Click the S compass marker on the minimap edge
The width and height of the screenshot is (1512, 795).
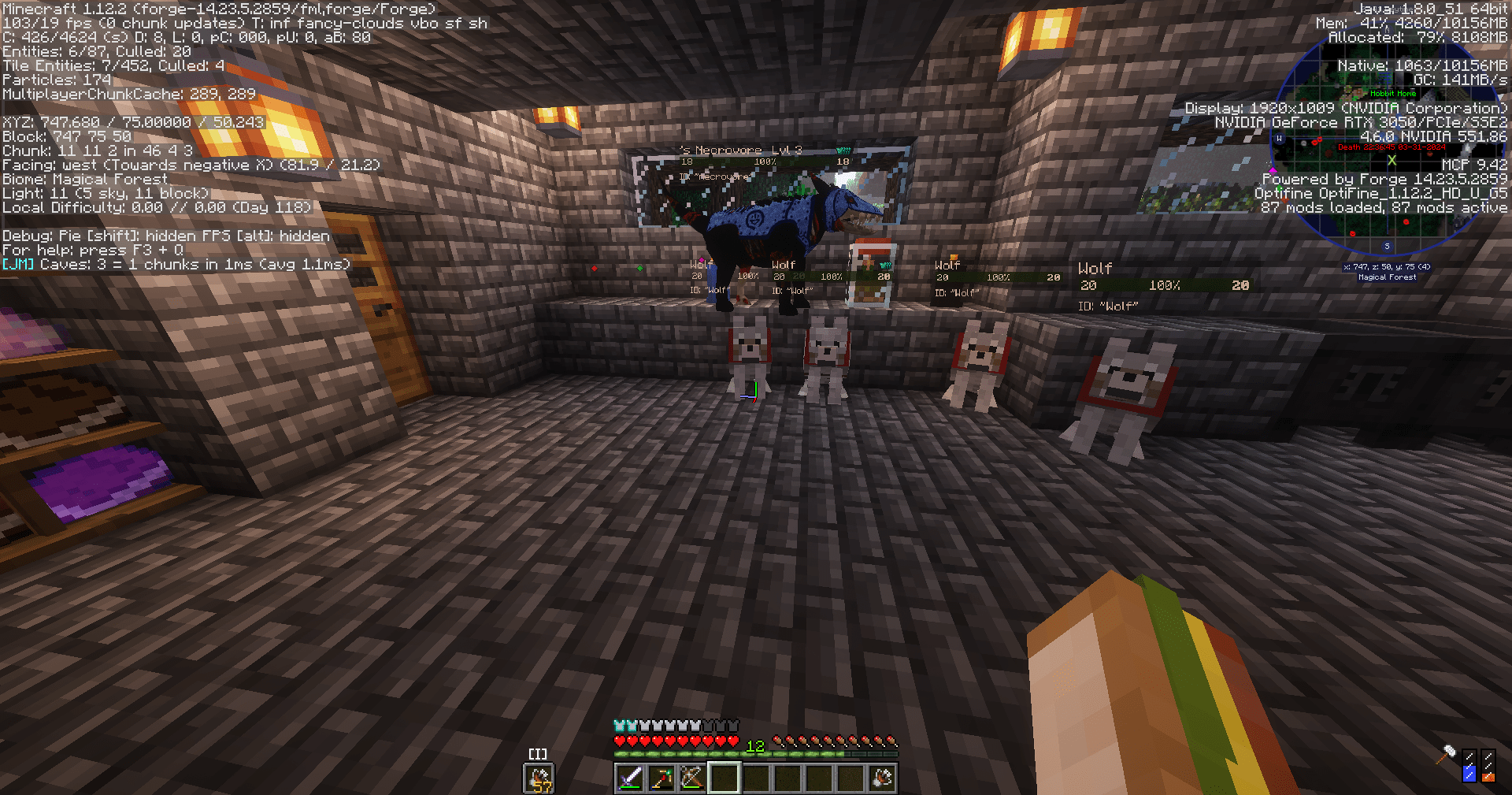pos(1388,247)
